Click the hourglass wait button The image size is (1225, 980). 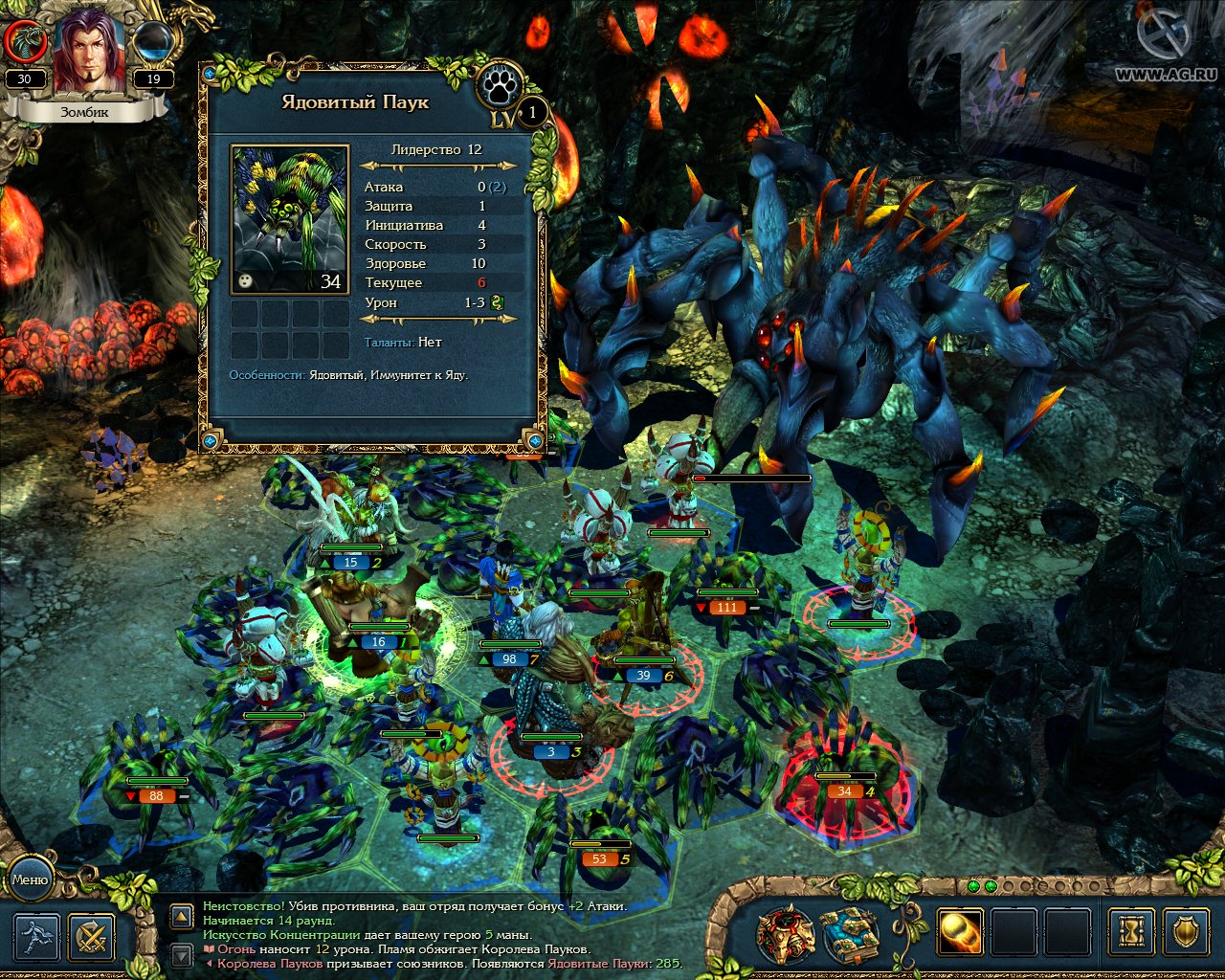point(1131,931)
